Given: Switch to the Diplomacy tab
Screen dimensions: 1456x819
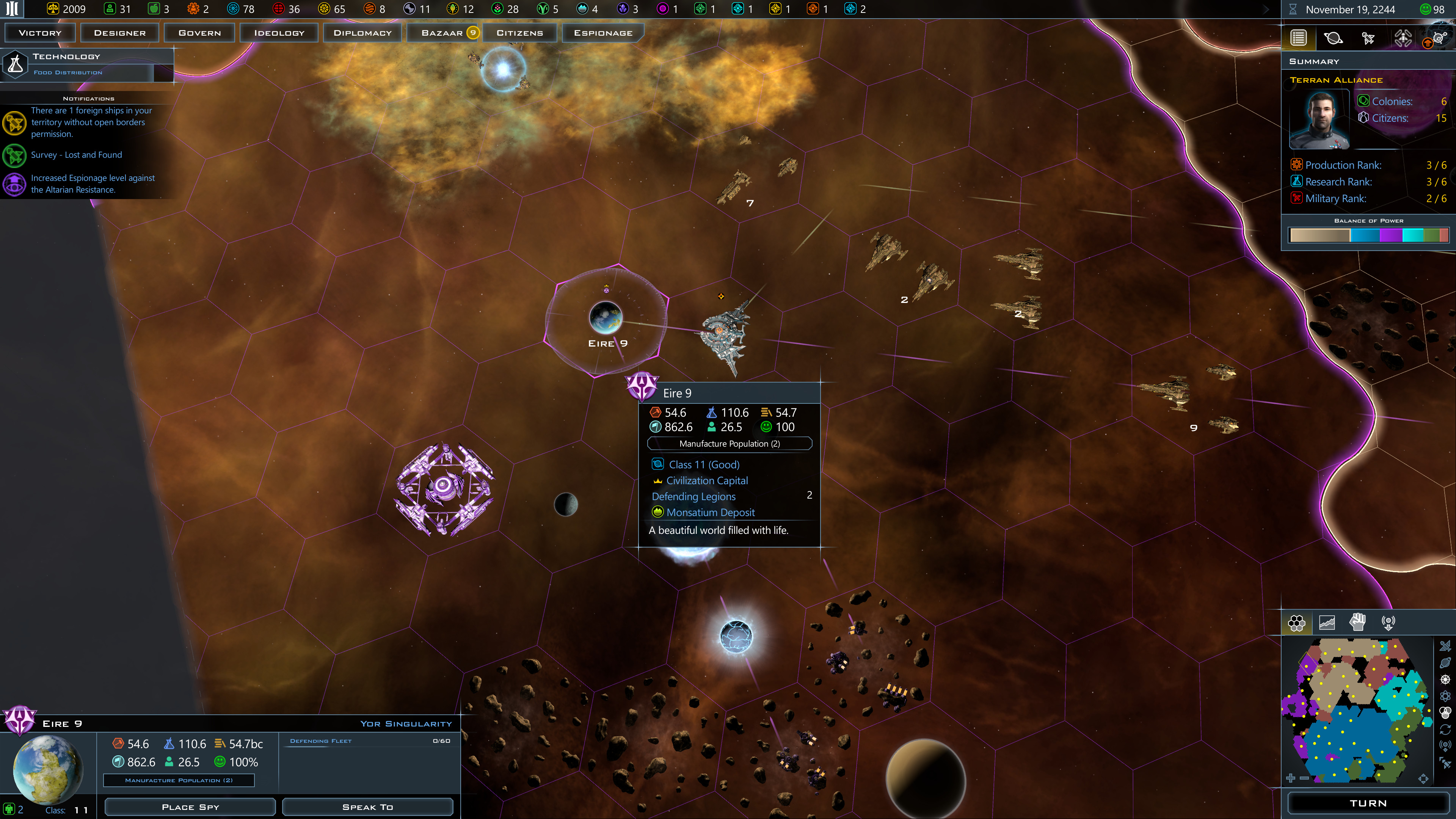Looking at the screenshot, I should click(x=362, y=32).
